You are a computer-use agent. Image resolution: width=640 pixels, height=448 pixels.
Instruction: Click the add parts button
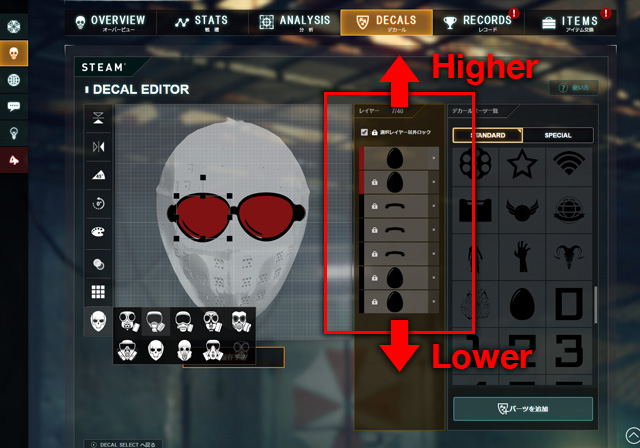point(523,409)
